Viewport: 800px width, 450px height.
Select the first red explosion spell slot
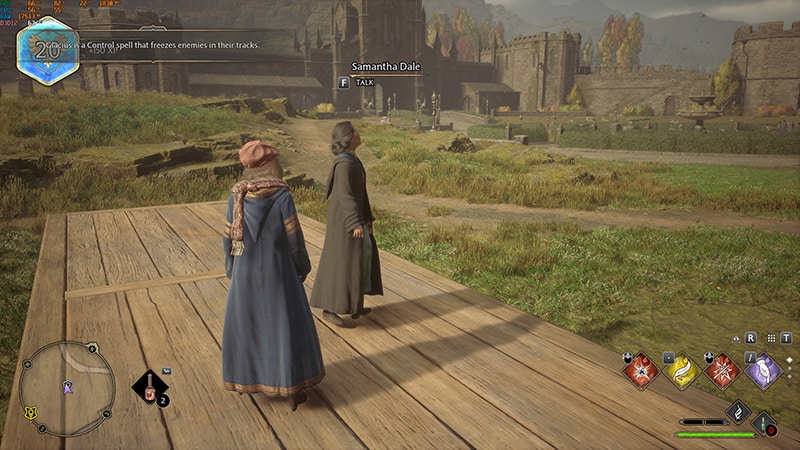click(641, 371)
